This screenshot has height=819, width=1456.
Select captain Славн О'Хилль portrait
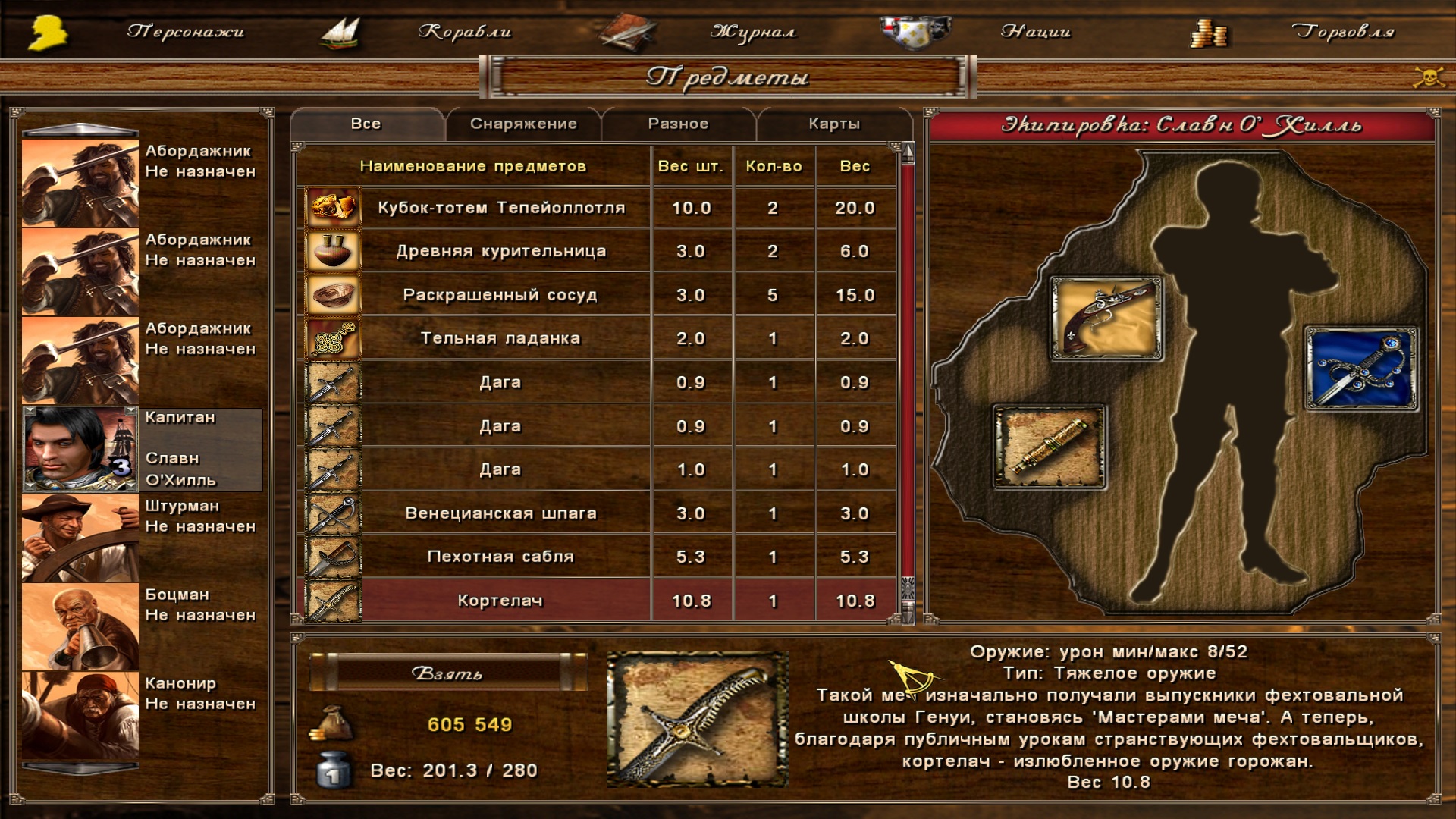tap(80, 449)
